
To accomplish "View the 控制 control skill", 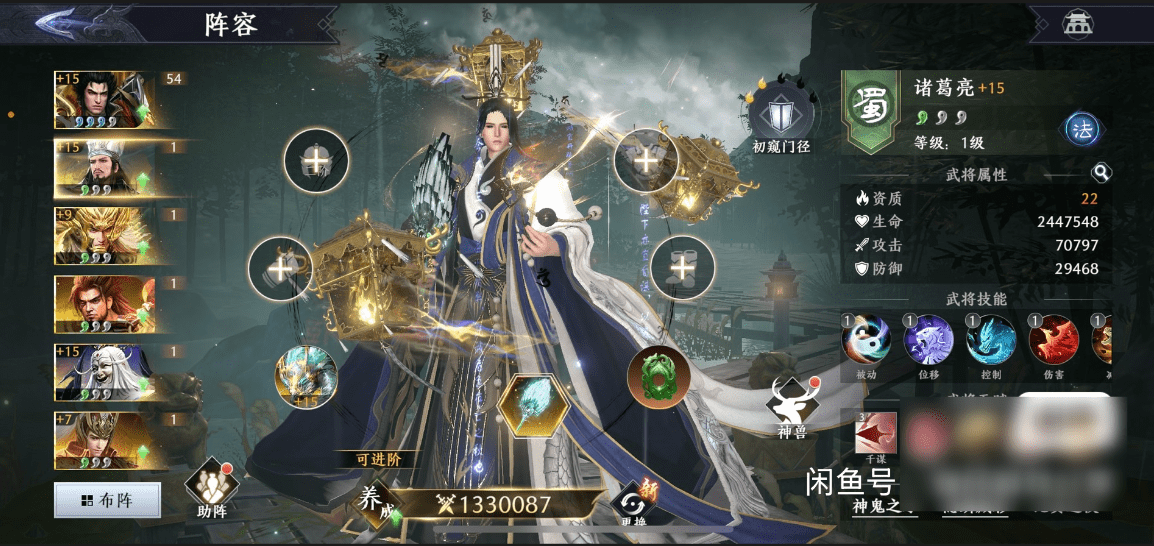I will pyautogui.click(x=991, y=340).
